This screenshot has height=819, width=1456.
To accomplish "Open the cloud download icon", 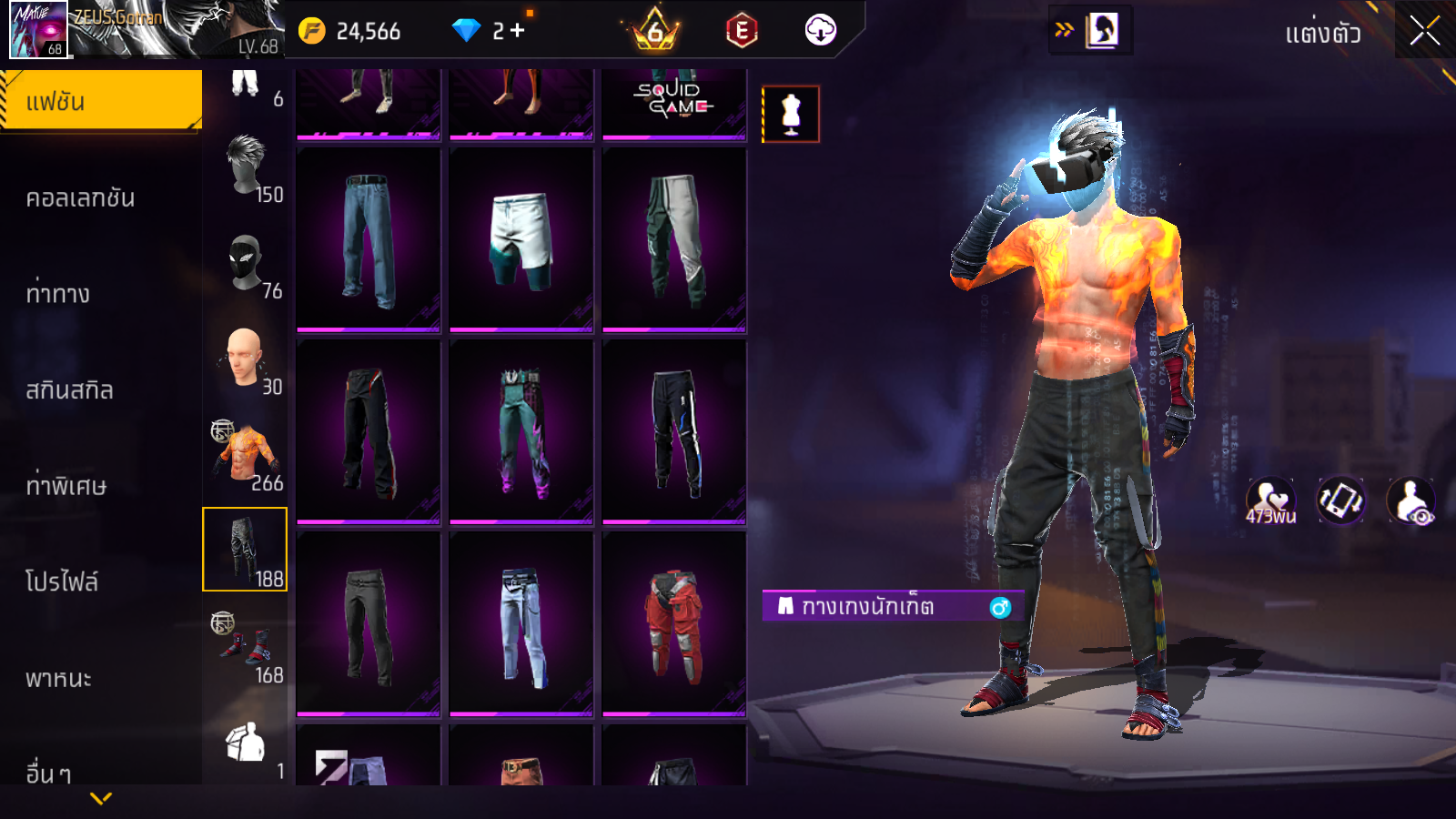I will point(820,31).
